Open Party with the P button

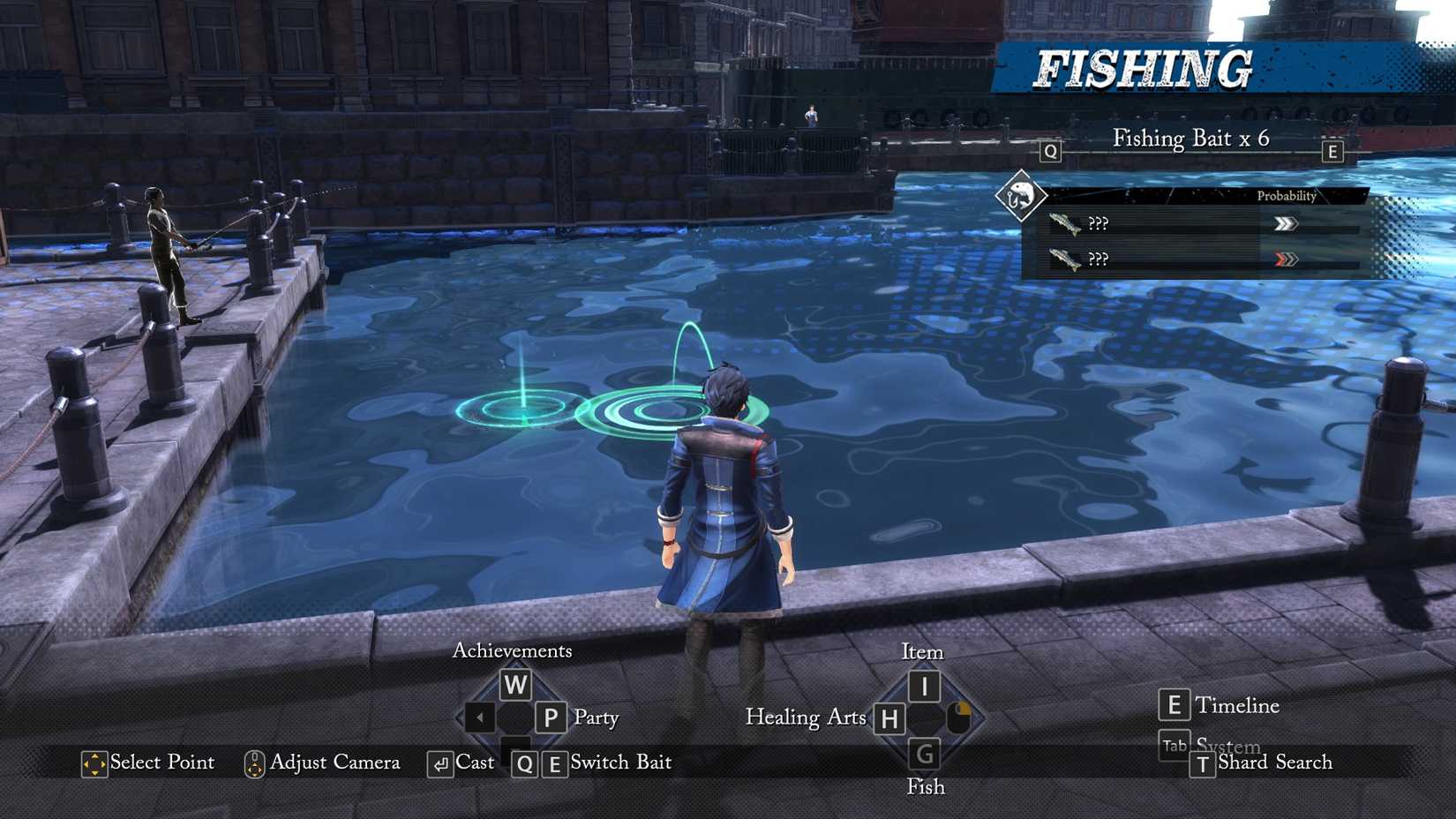tap(550, 718)
